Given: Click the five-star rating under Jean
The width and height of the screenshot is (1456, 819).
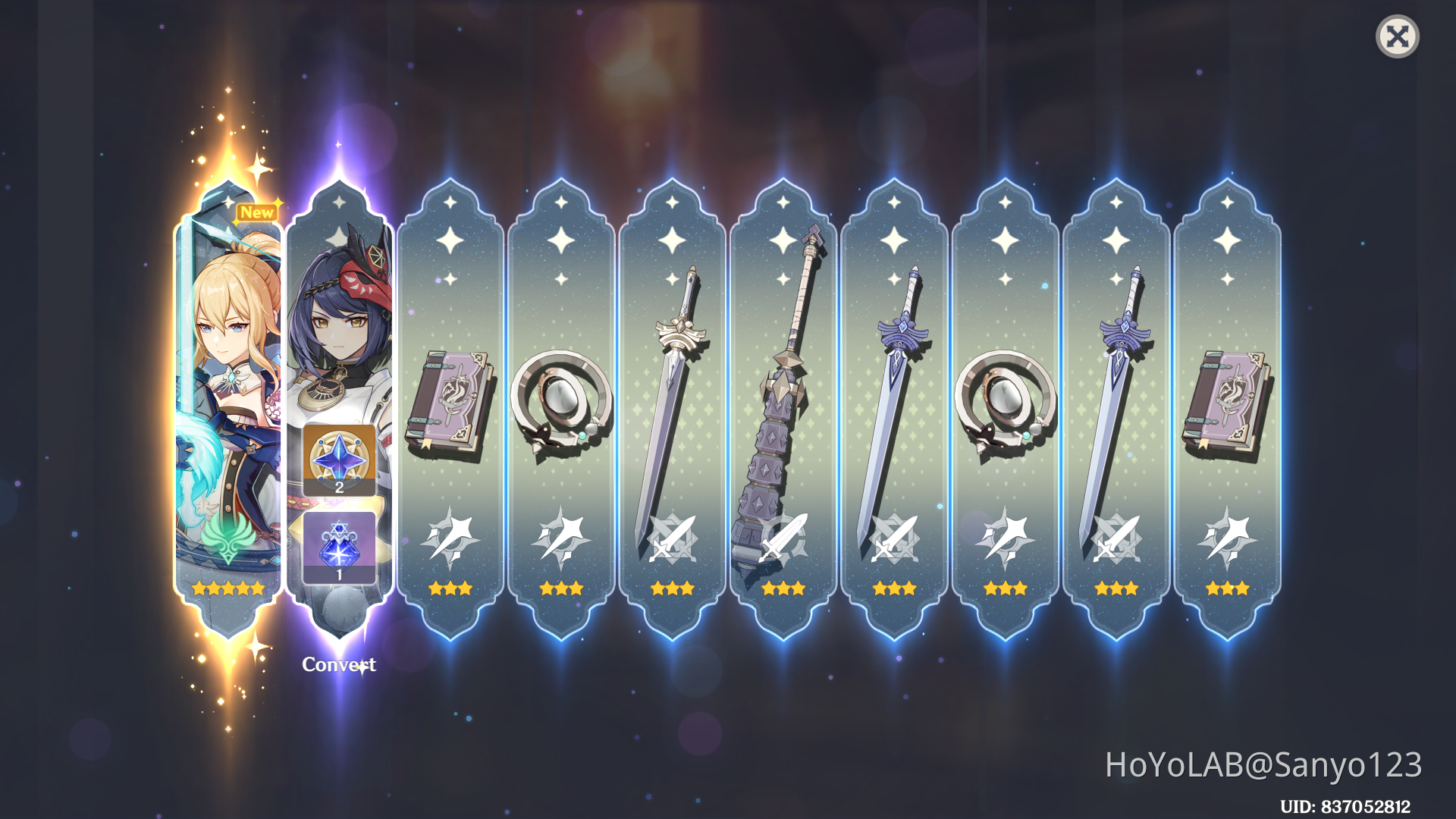Looking at the screenshot, I should click(227, 588).
